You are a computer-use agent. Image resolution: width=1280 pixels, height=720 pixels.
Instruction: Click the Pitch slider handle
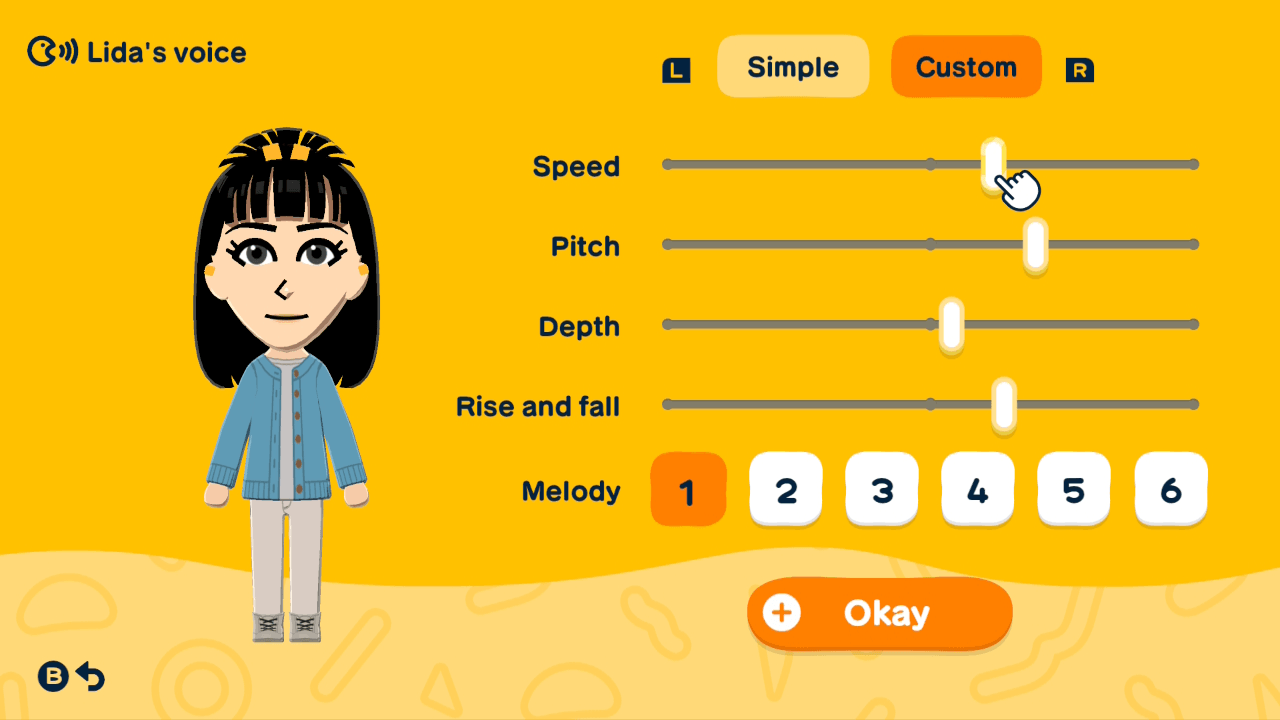1033,243
